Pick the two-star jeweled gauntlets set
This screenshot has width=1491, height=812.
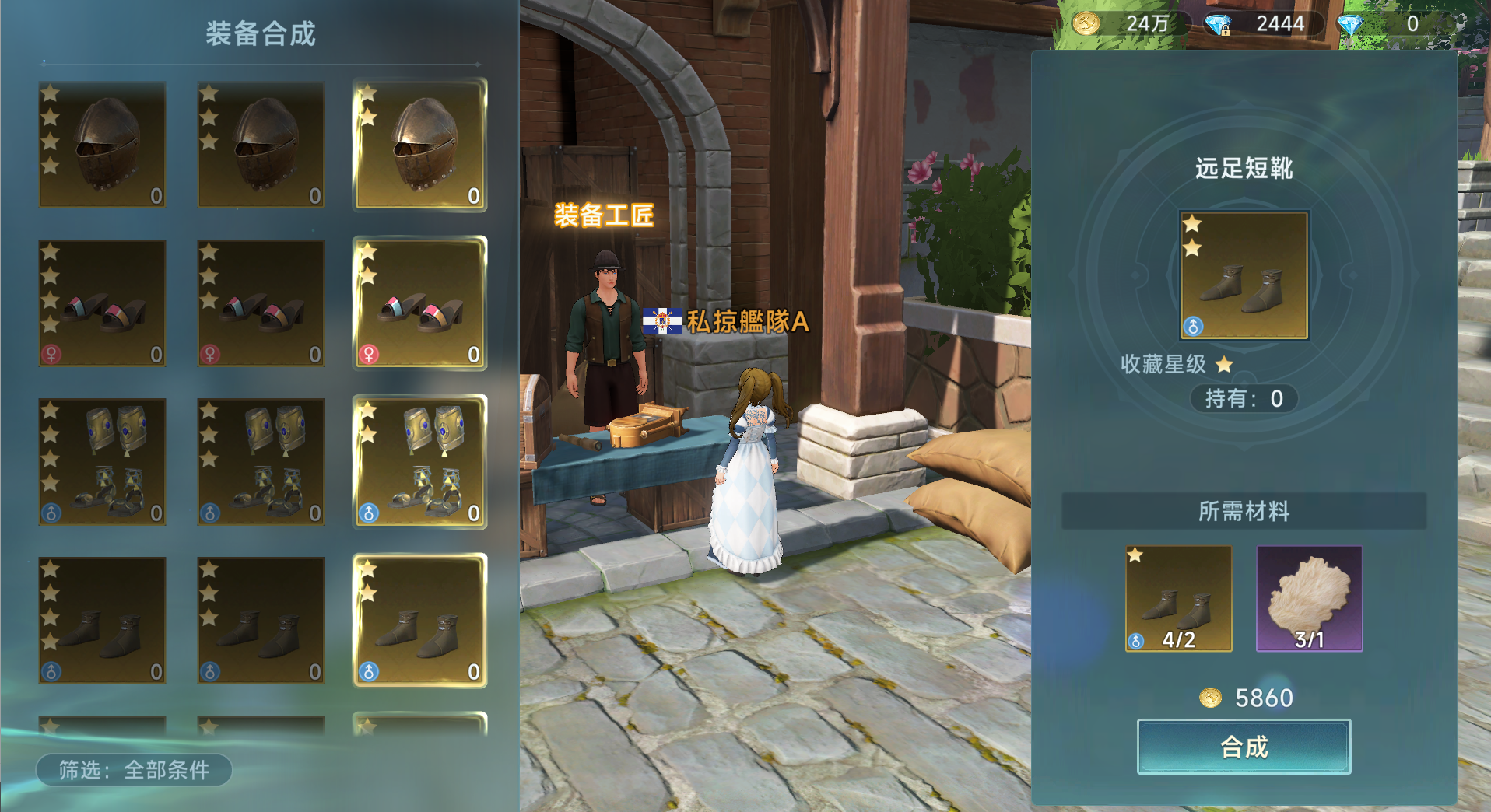[420, 462]
